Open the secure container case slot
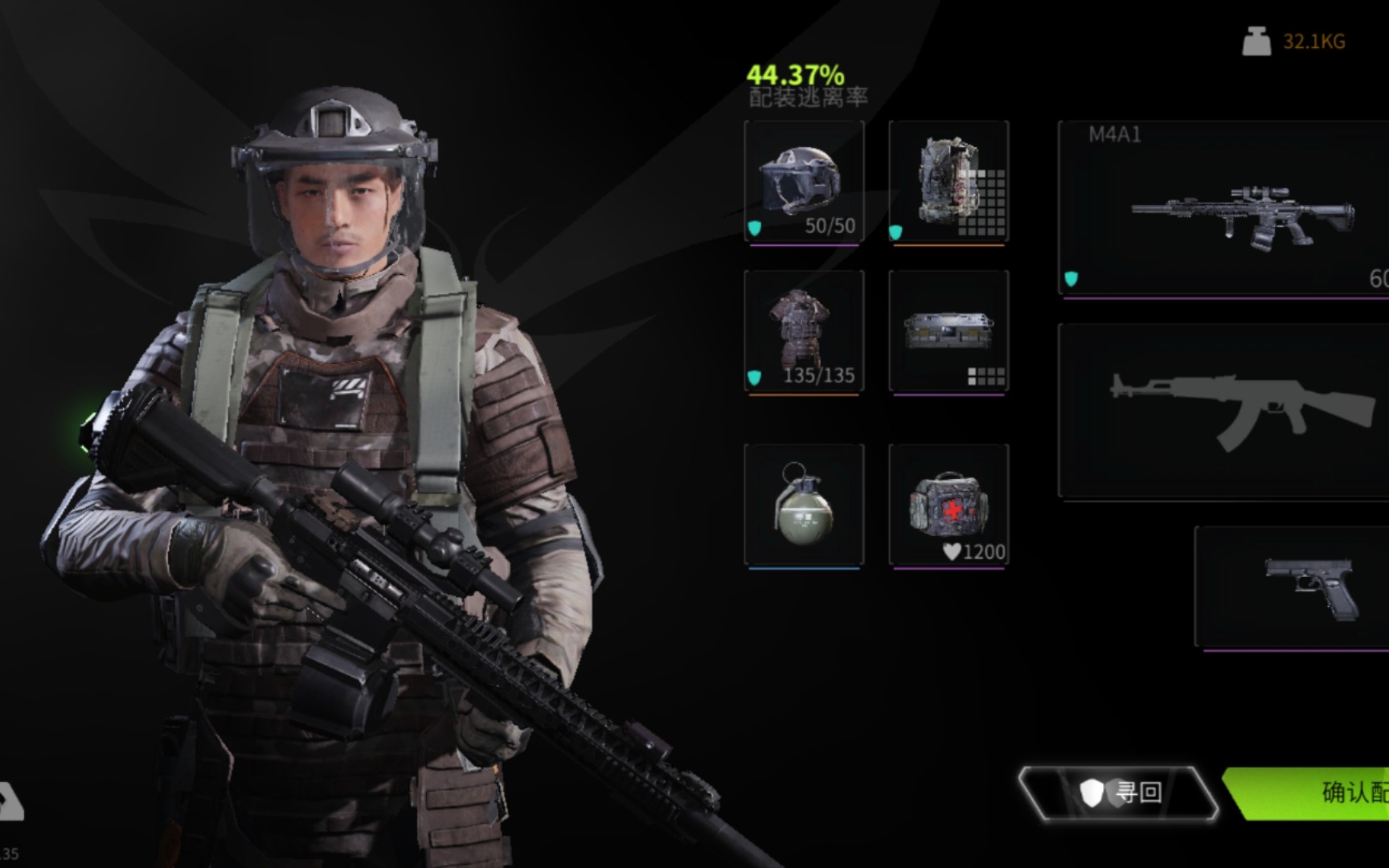The height and width of the screenshot is (868, 1389). pos(949,331)
